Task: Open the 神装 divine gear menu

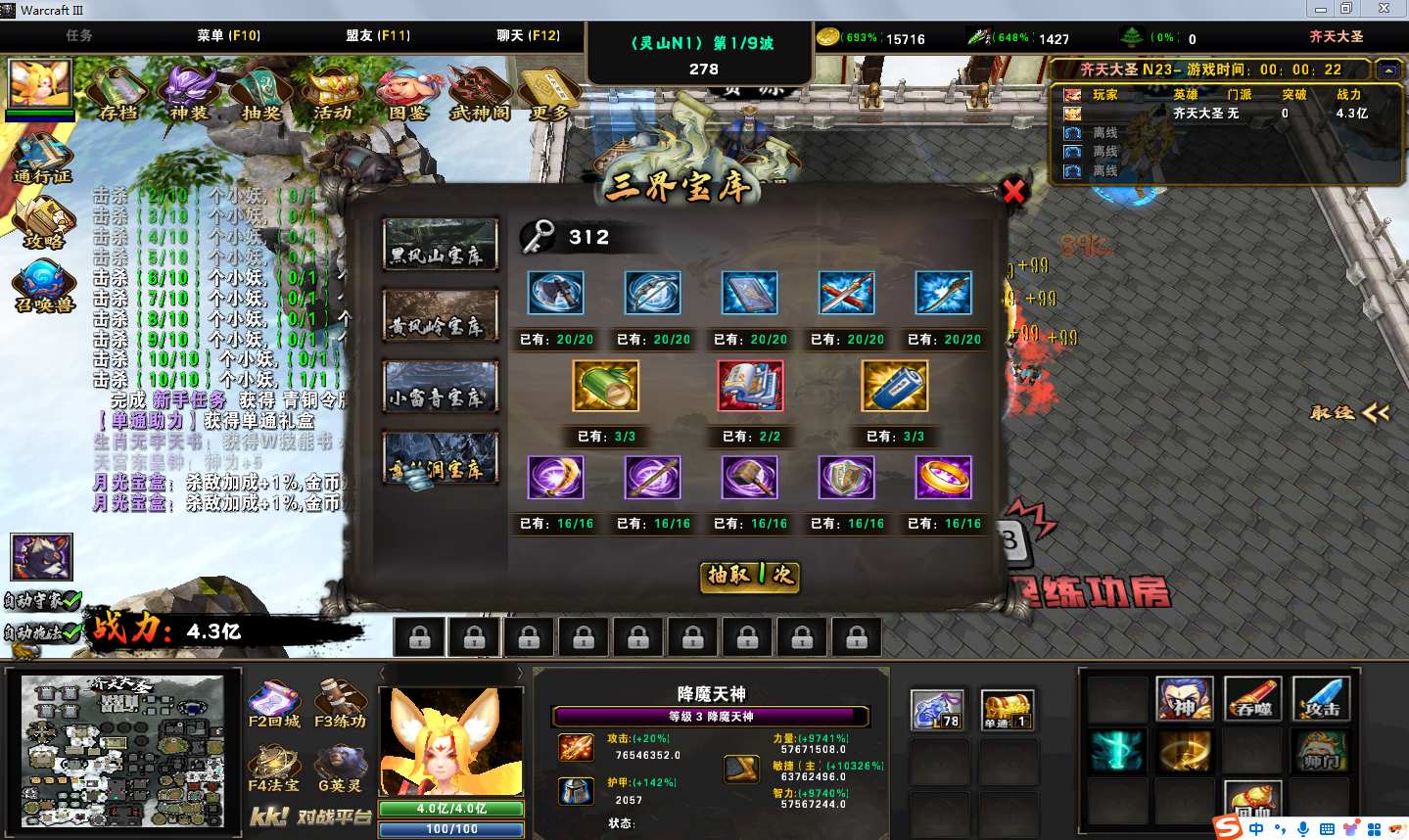Action: [189, 94]
